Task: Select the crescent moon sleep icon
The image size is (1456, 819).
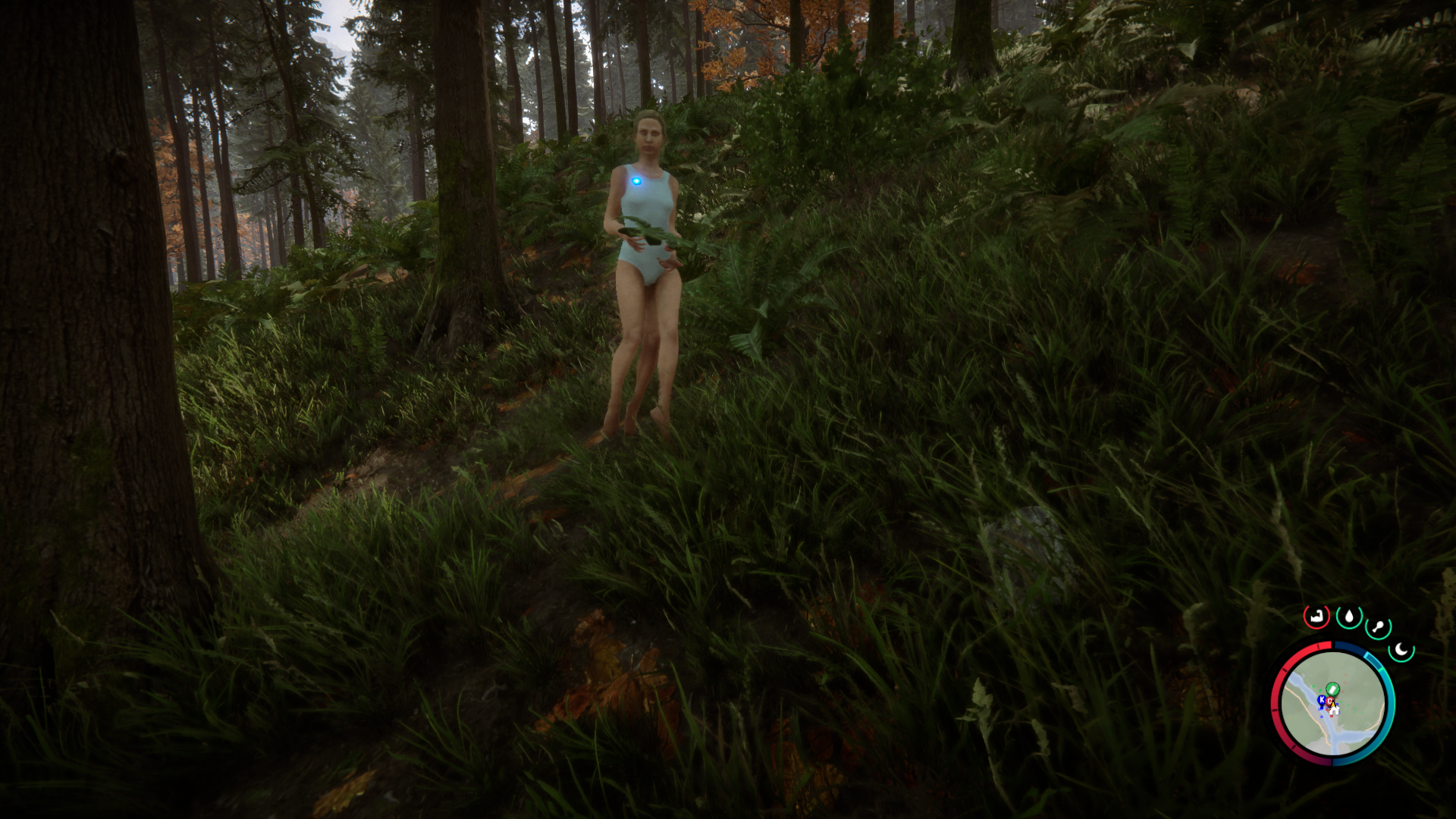Action: click(x=1400, y=648)
